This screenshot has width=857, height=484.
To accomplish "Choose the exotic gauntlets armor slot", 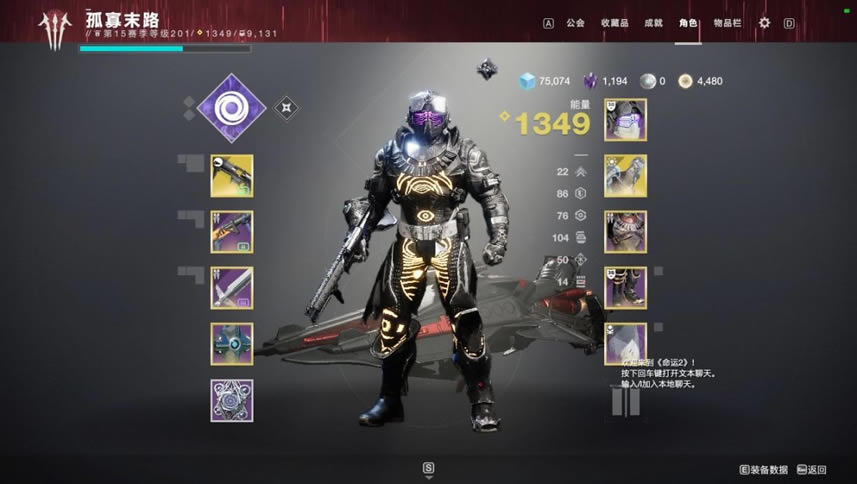I will 625,176.
